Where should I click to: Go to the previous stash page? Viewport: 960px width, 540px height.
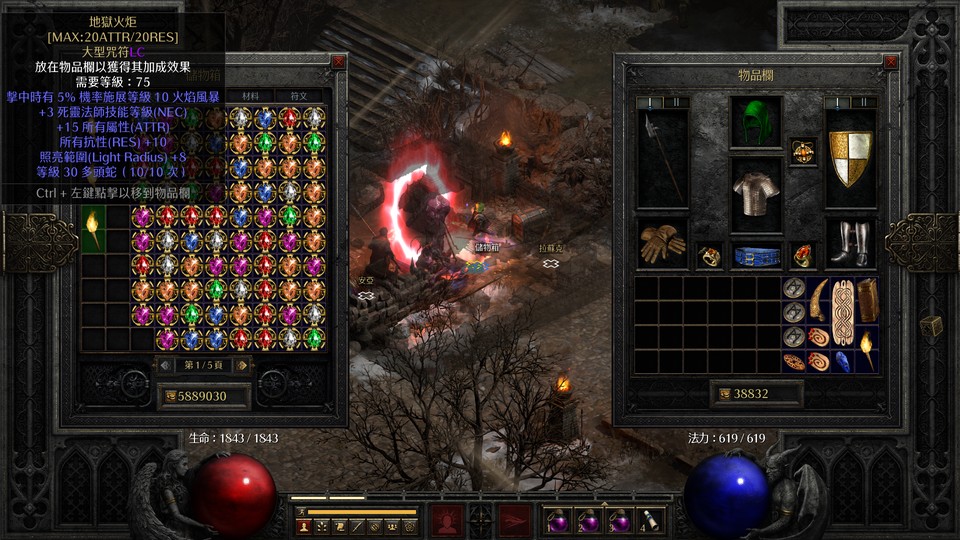pos(166,365)
